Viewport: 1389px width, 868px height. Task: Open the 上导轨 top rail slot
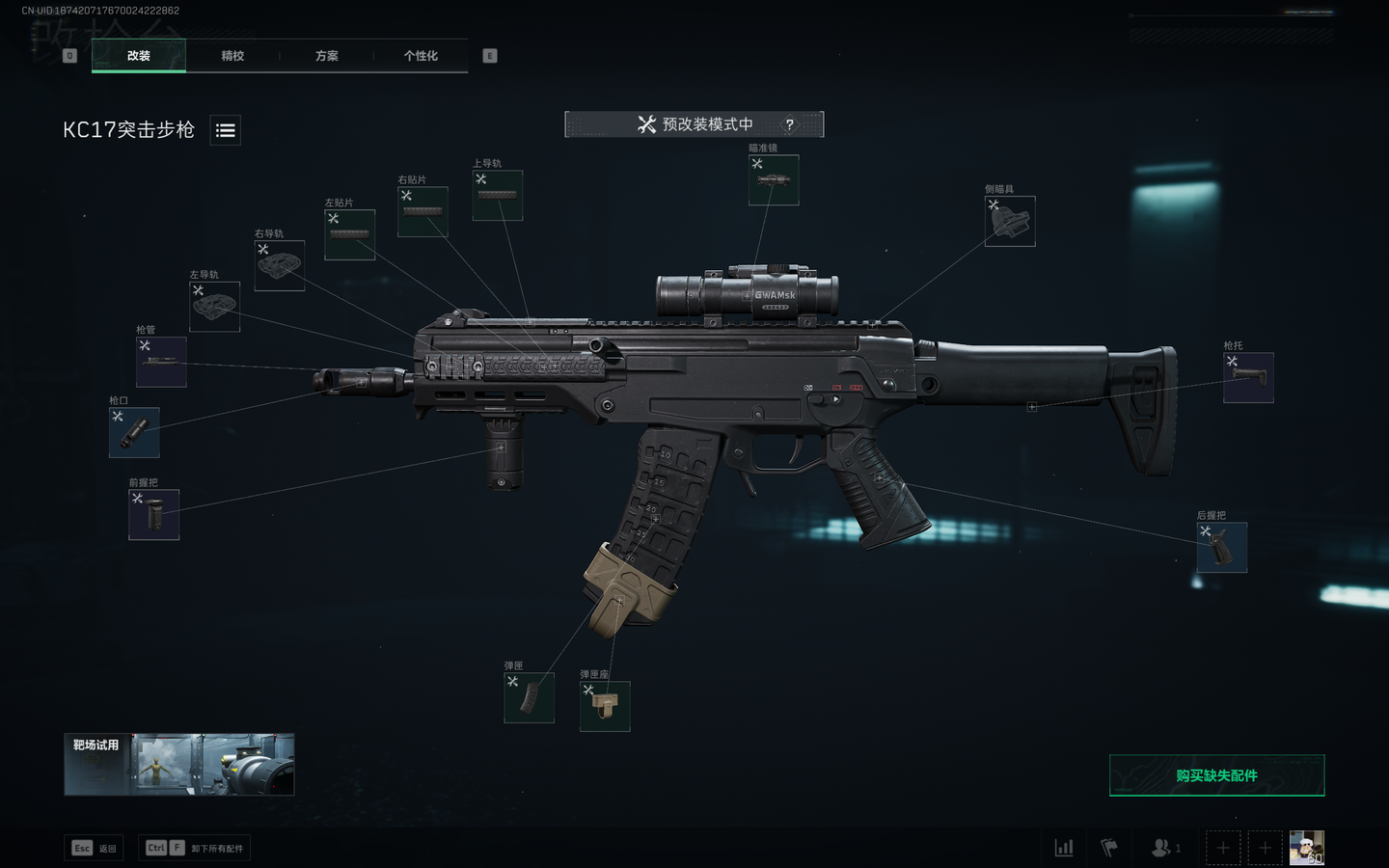click(498, 196)
